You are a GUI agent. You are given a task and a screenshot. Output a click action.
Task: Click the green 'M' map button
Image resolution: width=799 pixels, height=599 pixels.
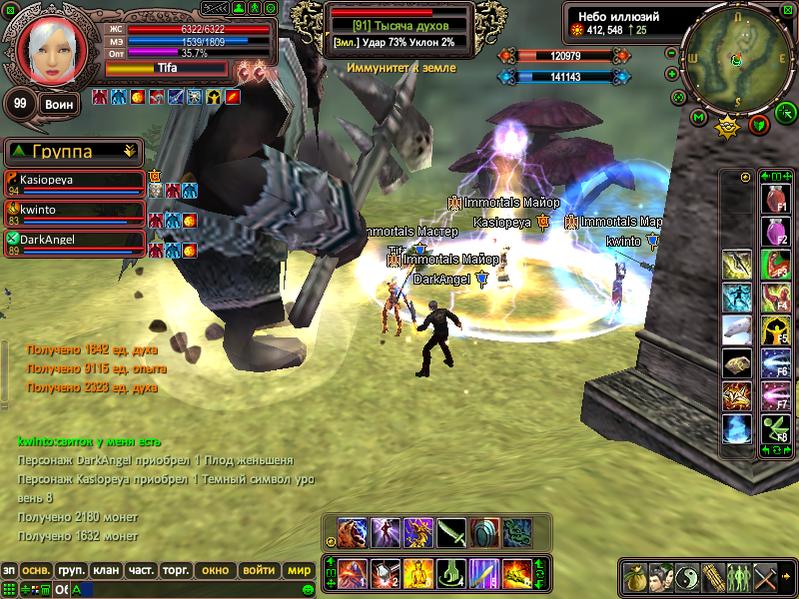coord(699,118)
